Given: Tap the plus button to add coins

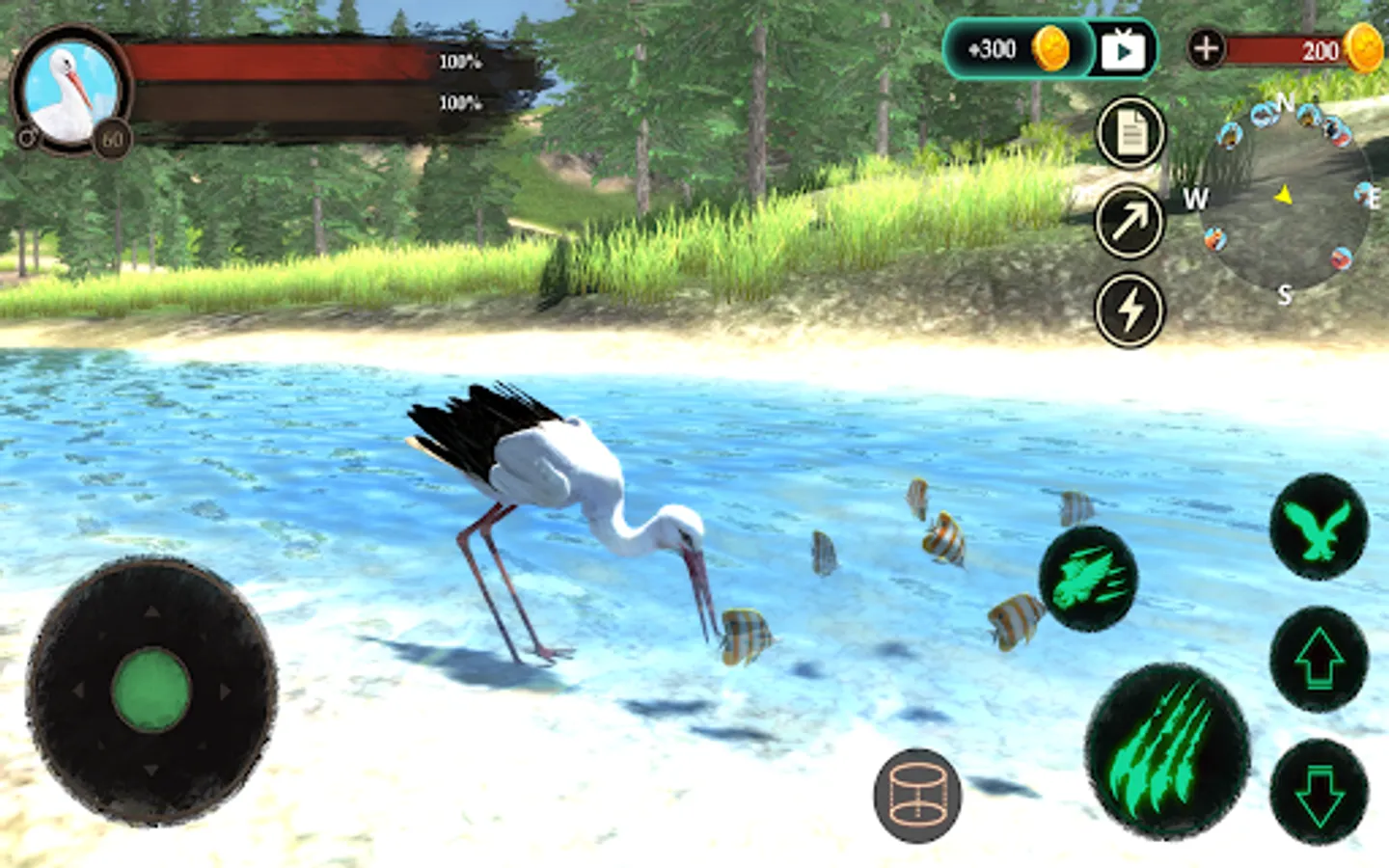Looking at the screenshot, I should 1206,47.
